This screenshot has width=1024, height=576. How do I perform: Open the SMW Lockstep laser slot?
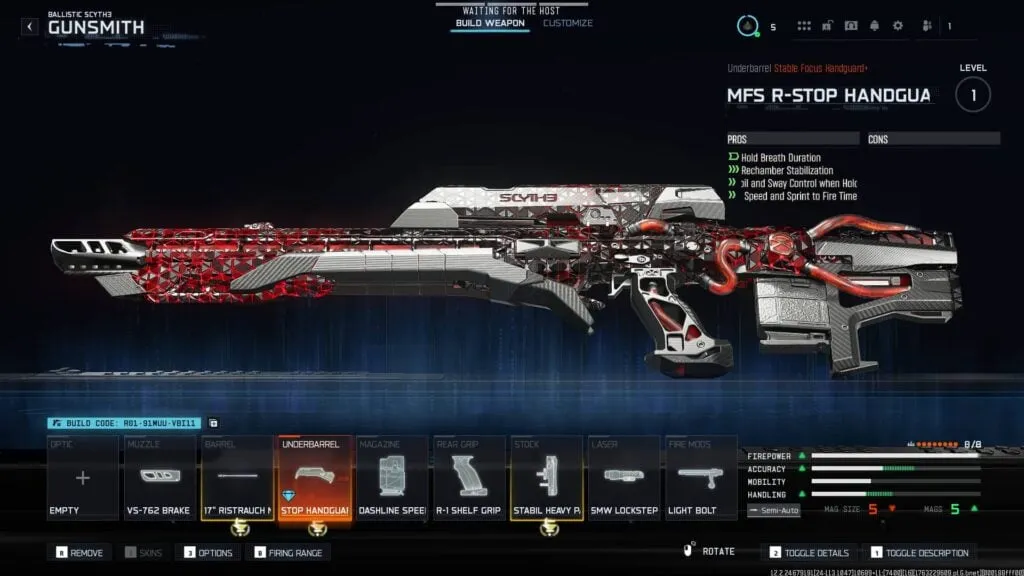click(x=624, y=478)
